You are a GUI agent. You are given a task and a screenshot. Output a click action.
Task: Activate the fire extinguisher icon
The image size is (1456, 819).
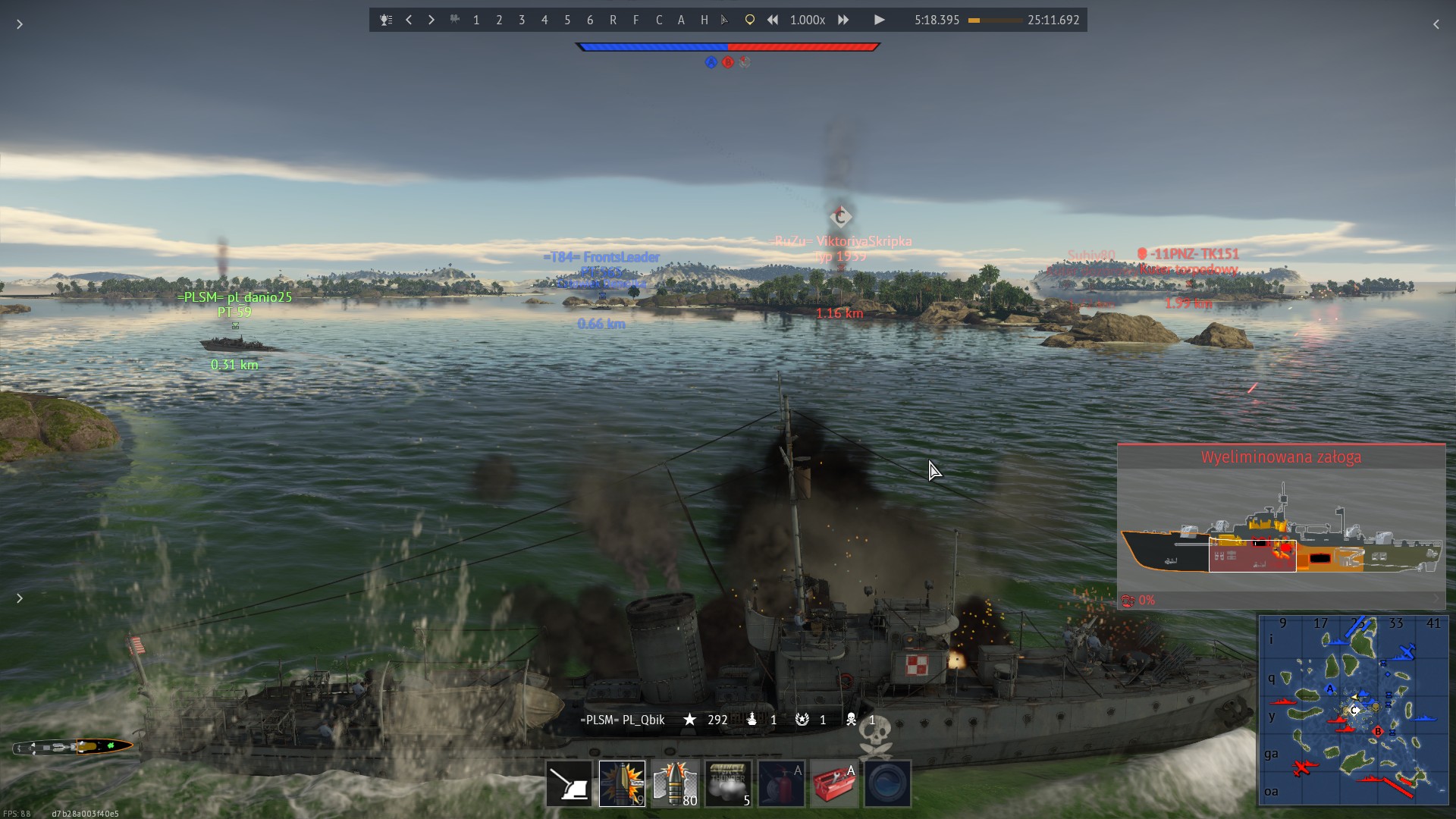[781, 783]
